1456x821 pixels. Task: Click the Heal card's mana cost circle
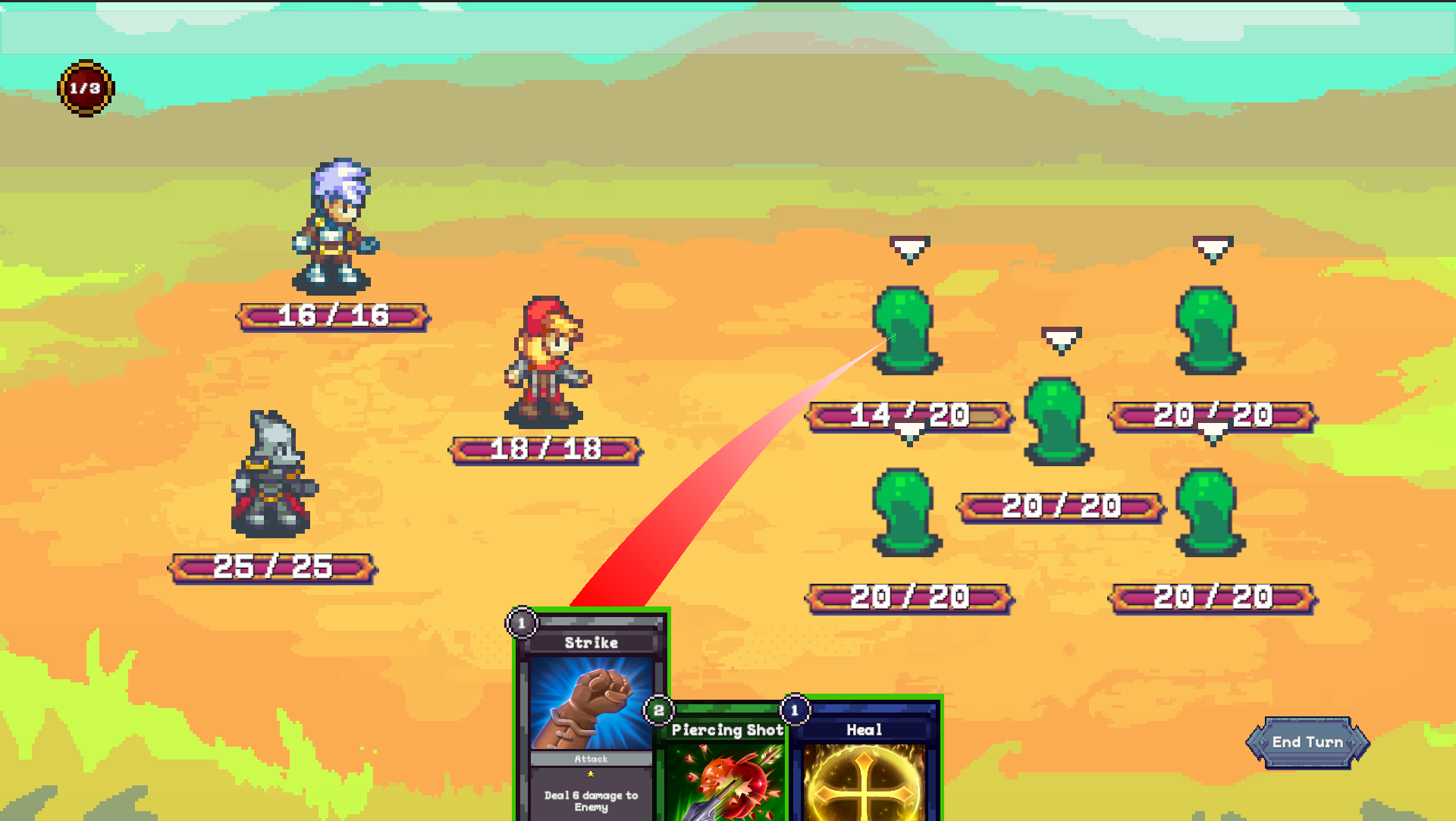(794, 710)
